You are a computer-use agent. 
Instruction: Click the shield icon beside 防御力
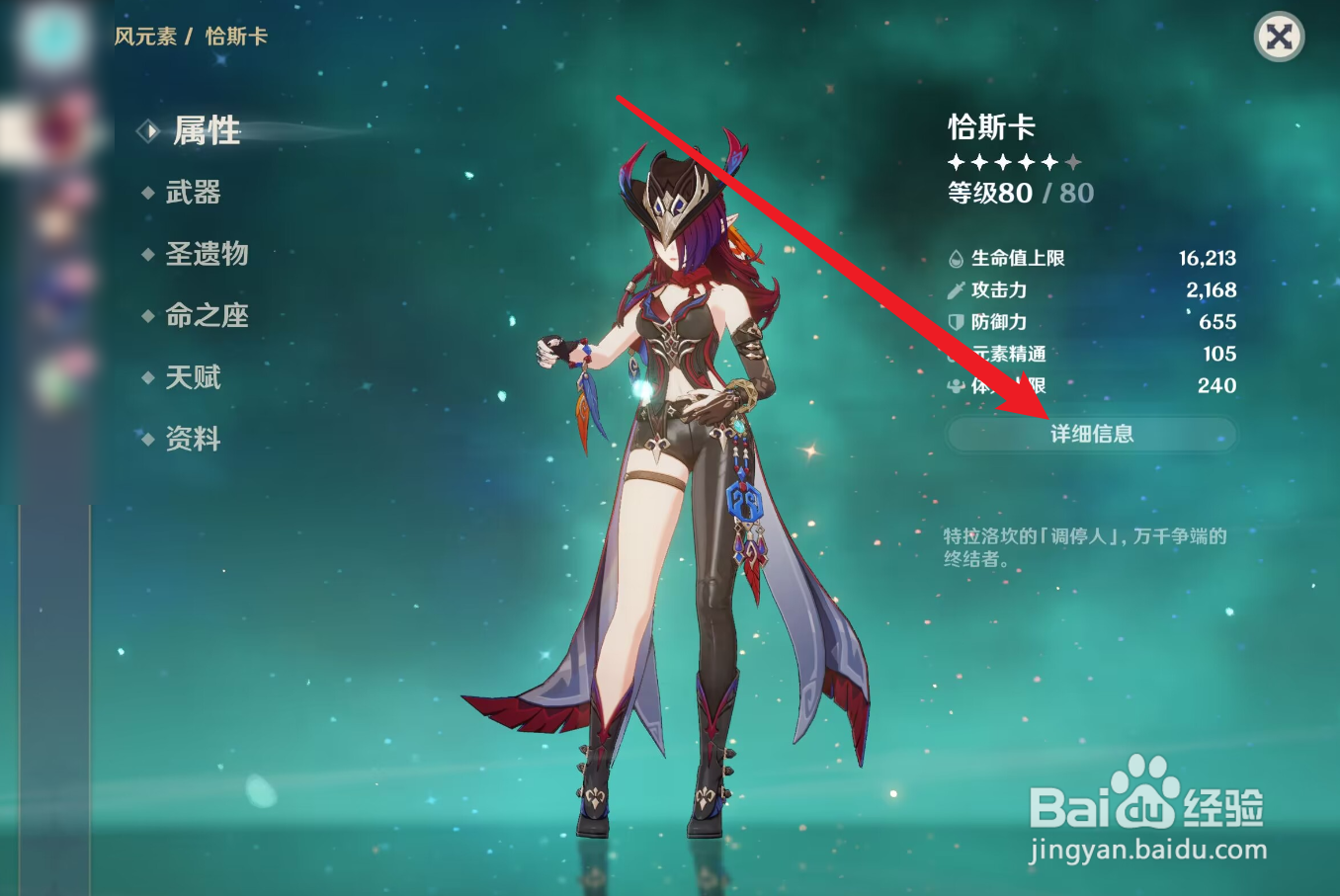pos(954,321)
